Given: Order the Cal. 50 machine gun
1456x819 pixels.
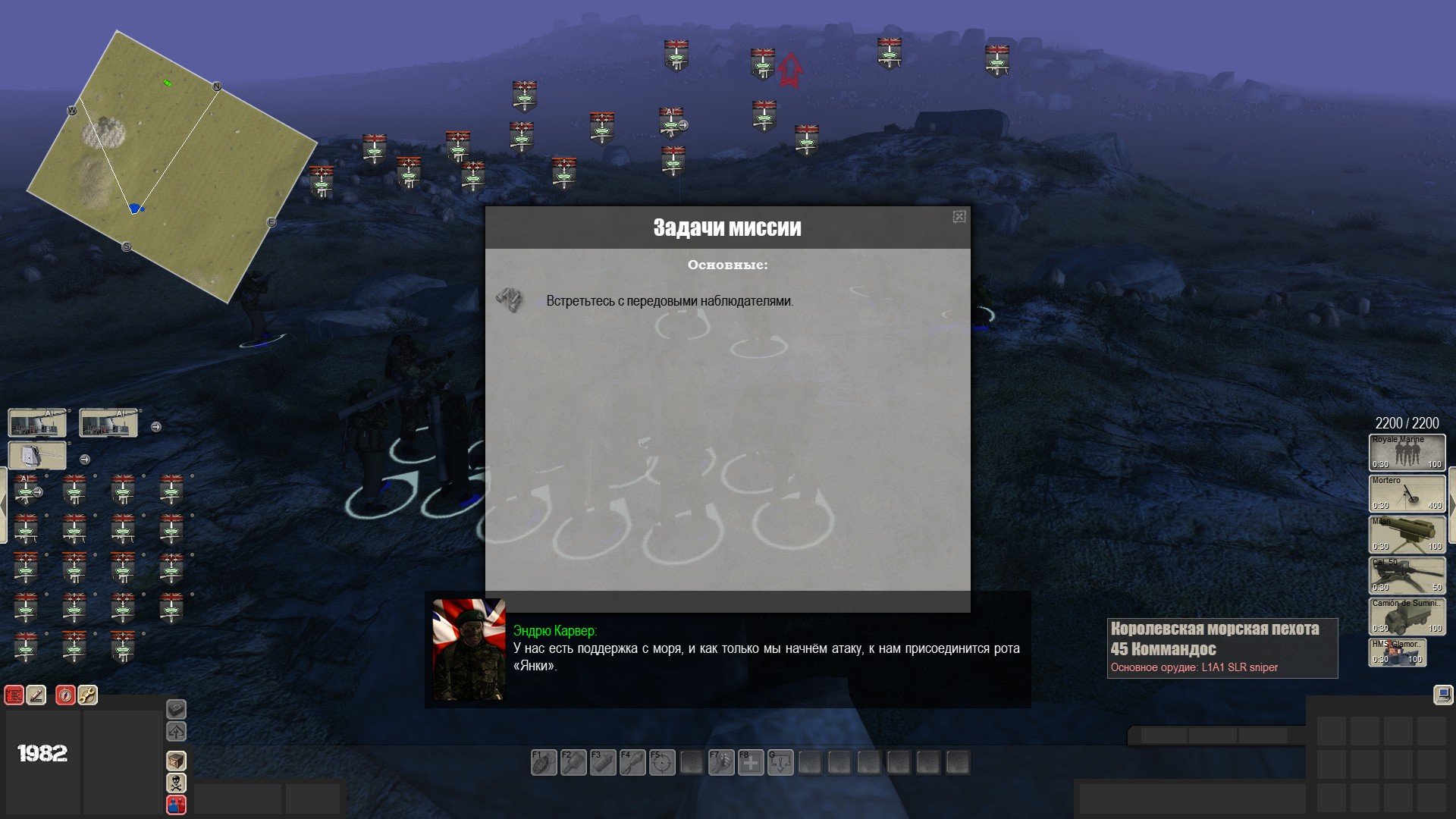Looking at the screenshot, I should [1407, 575].
